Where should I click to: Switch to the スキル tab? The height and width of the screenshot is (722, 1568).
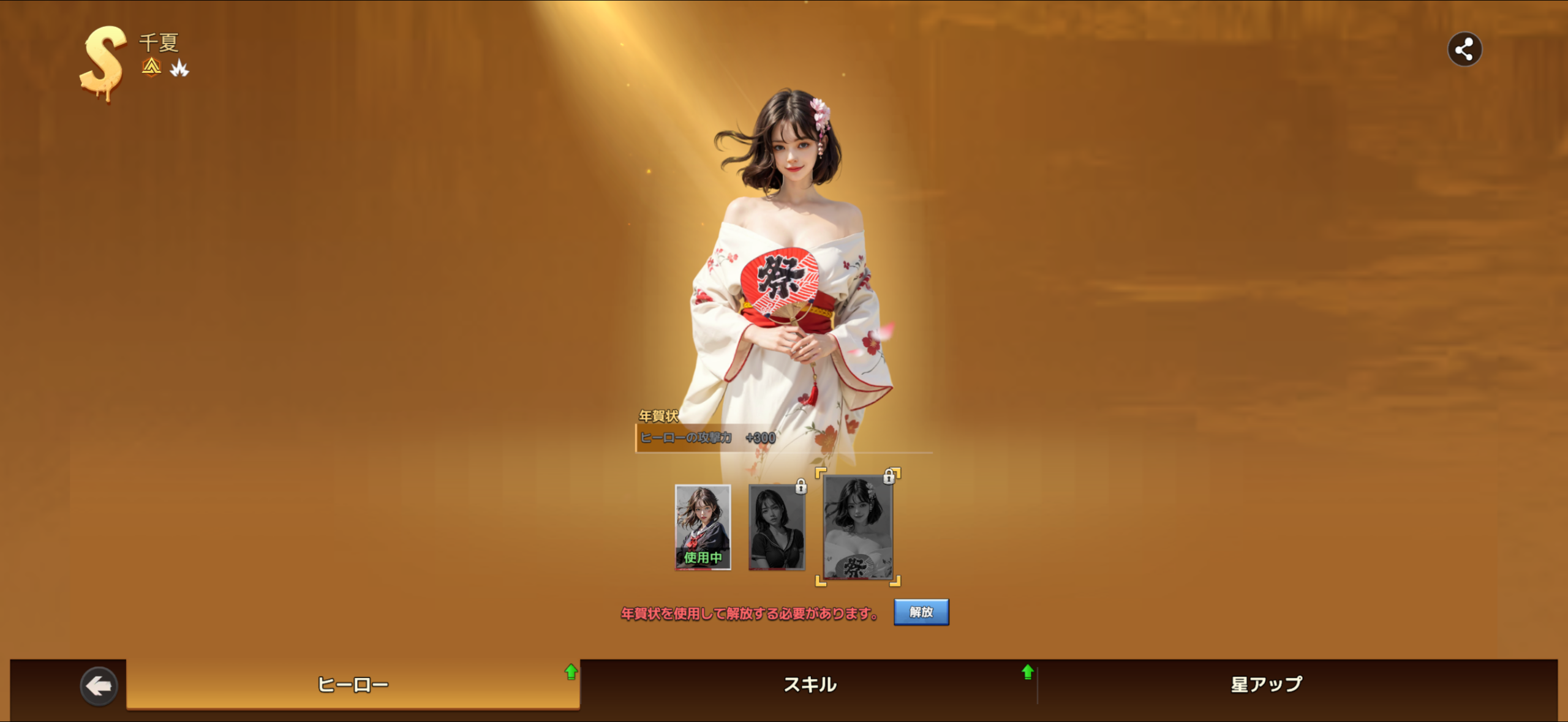pos(810,685)
